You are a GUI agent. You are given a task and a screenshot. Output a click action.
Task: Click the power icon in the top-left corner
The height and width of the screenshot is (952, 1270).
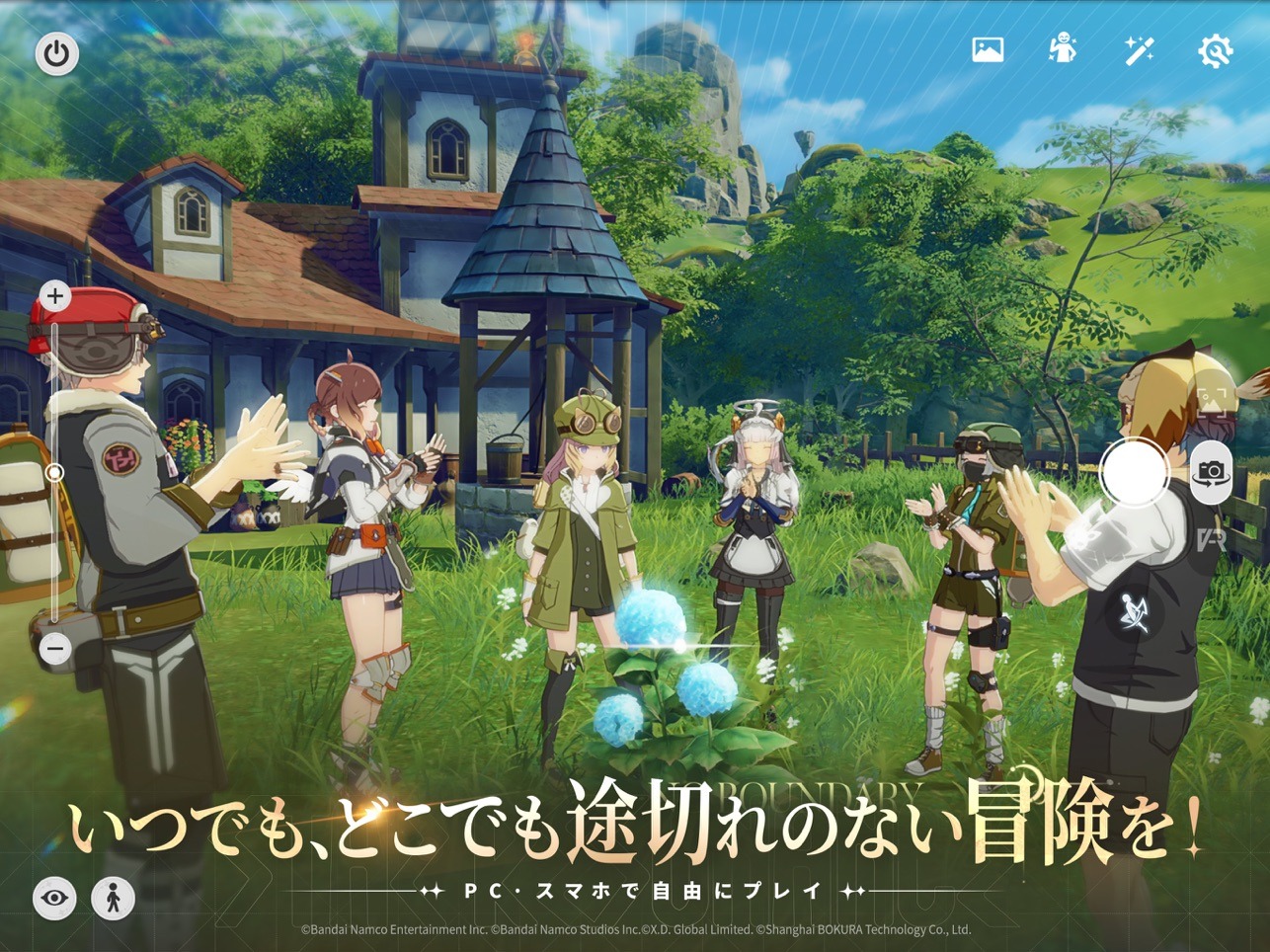(x=55, y=53)
